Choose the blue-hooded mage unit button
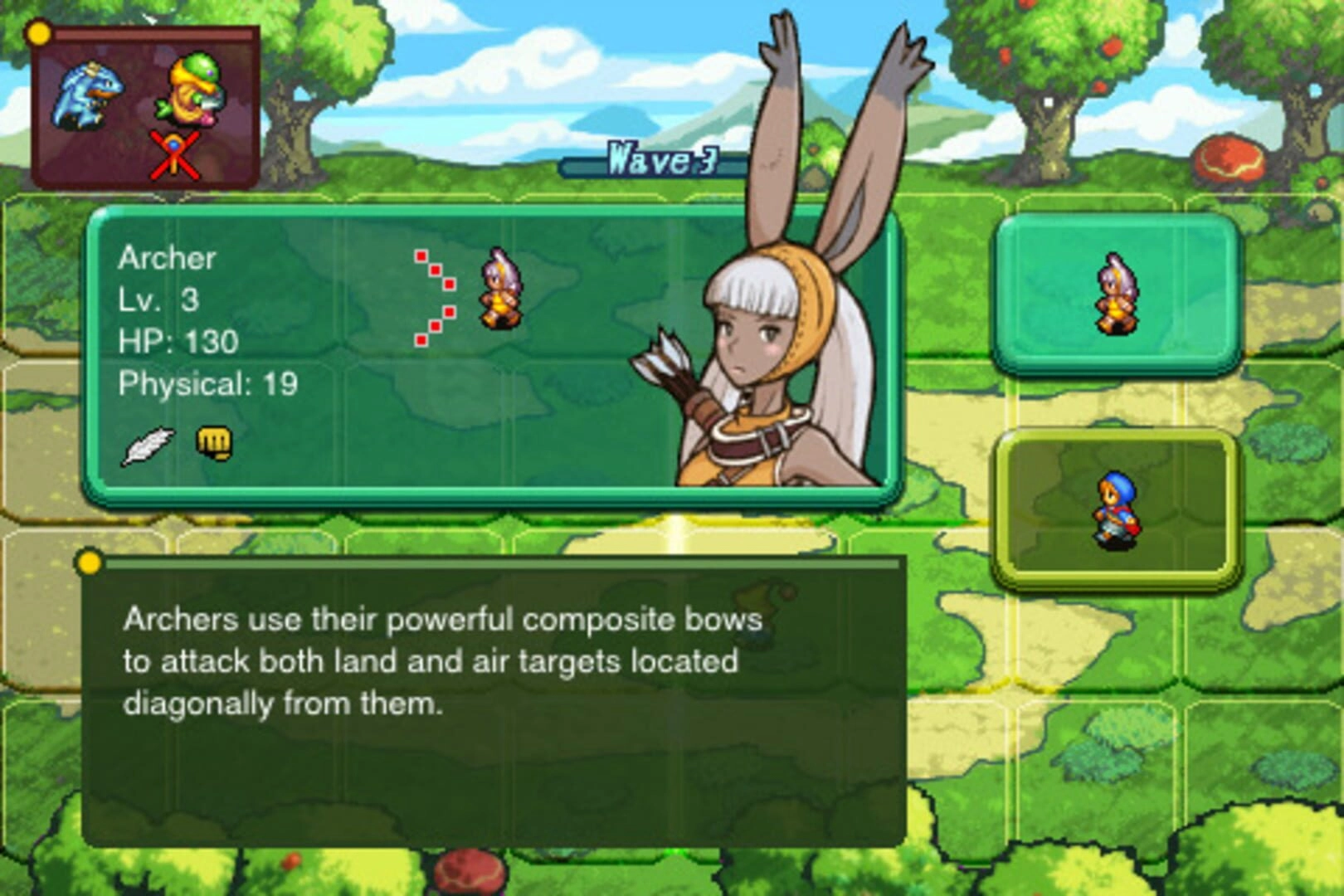The height and width of the screenshot is (896, 1344). 1117,508
